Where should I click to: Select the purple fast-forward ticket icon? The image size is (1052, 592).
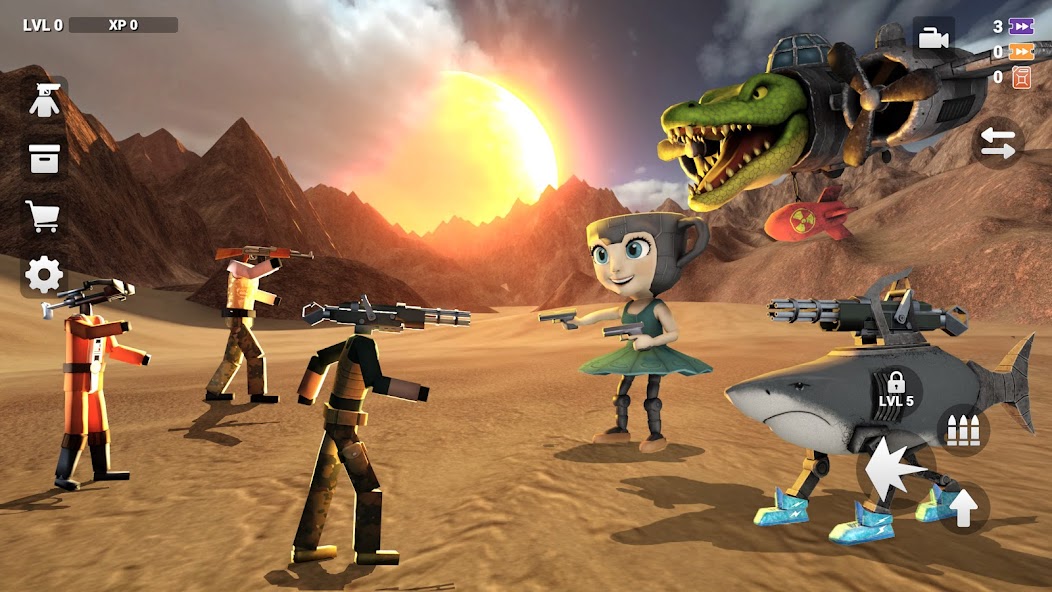(1021, 27)
